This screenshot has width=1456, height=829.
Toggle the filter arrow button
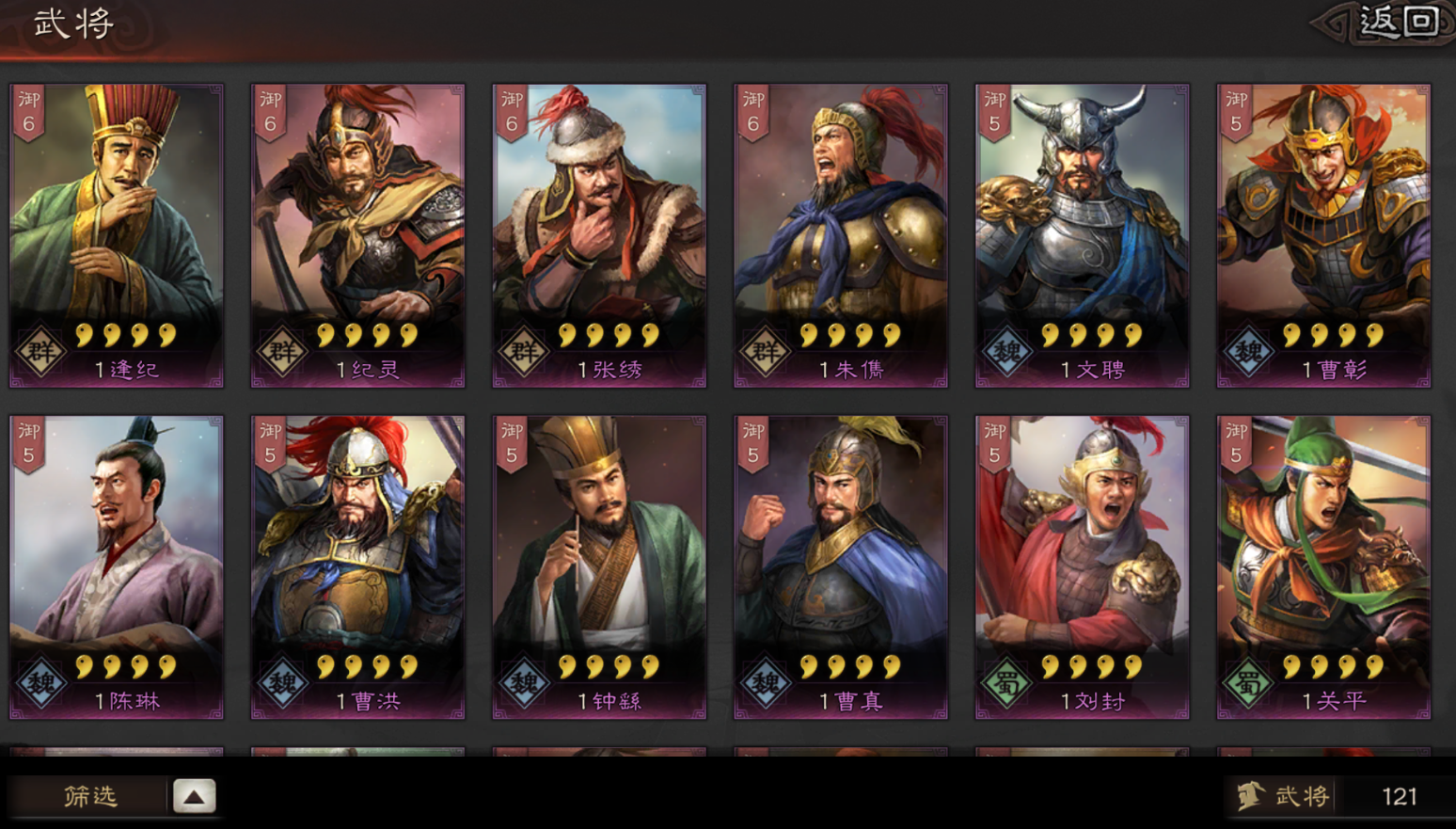tap(194, 796)
